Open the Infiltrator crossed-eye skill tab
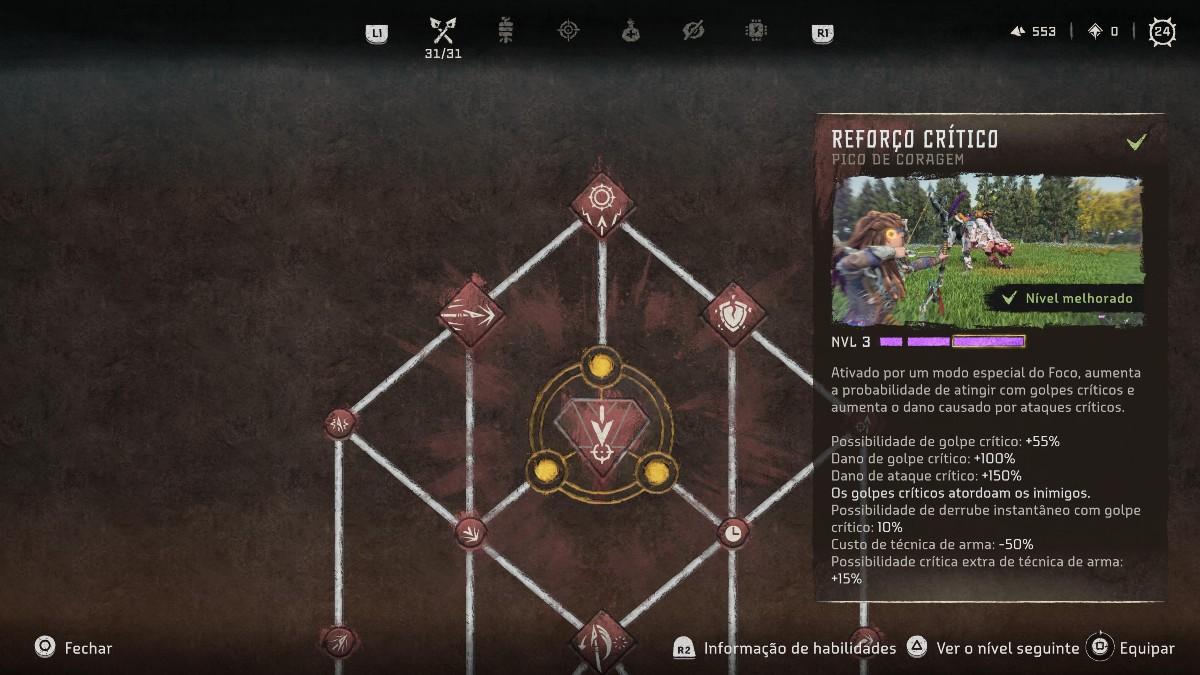The image size is (1200, 675). (x=693, y=31)
